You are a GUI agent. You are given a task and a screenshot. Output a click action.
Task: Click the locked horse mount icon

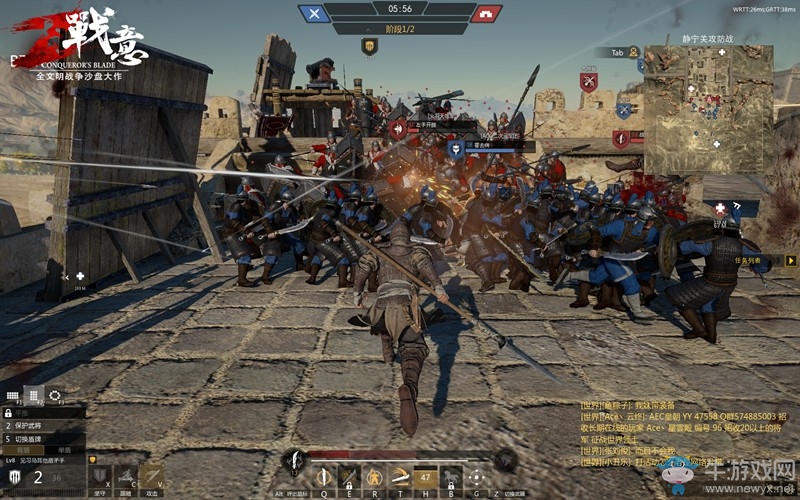coord(451,477)
